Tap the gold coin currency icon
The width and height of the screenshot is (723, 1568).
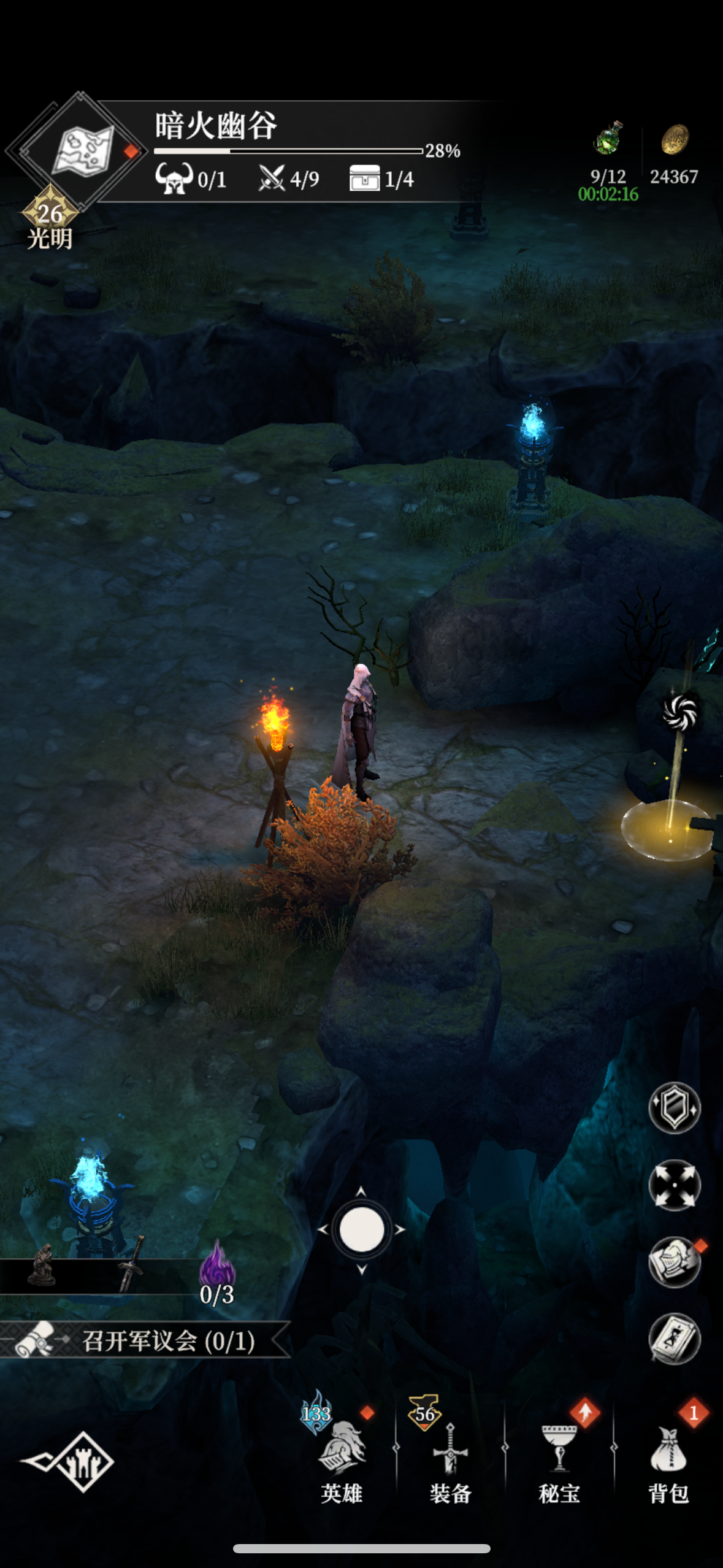pos(675,140)
